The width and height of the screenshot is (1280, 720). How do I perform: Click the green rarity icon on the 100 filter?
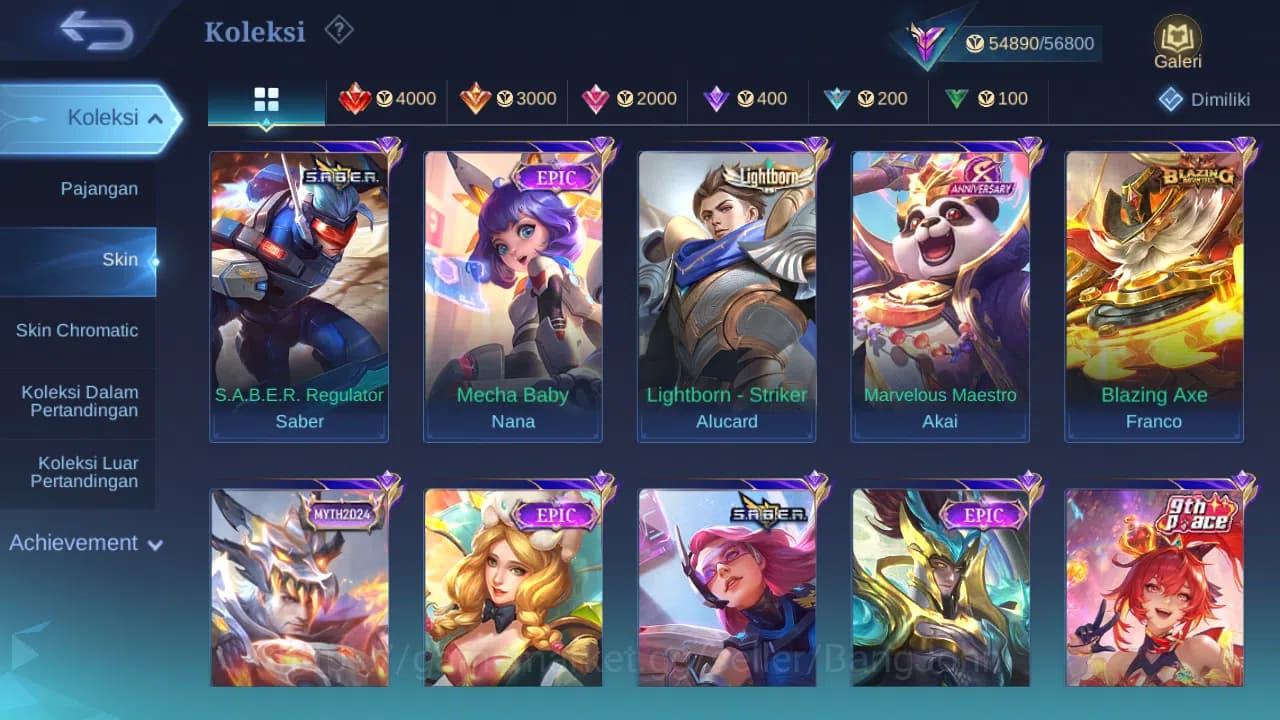[x=957, y=99]
